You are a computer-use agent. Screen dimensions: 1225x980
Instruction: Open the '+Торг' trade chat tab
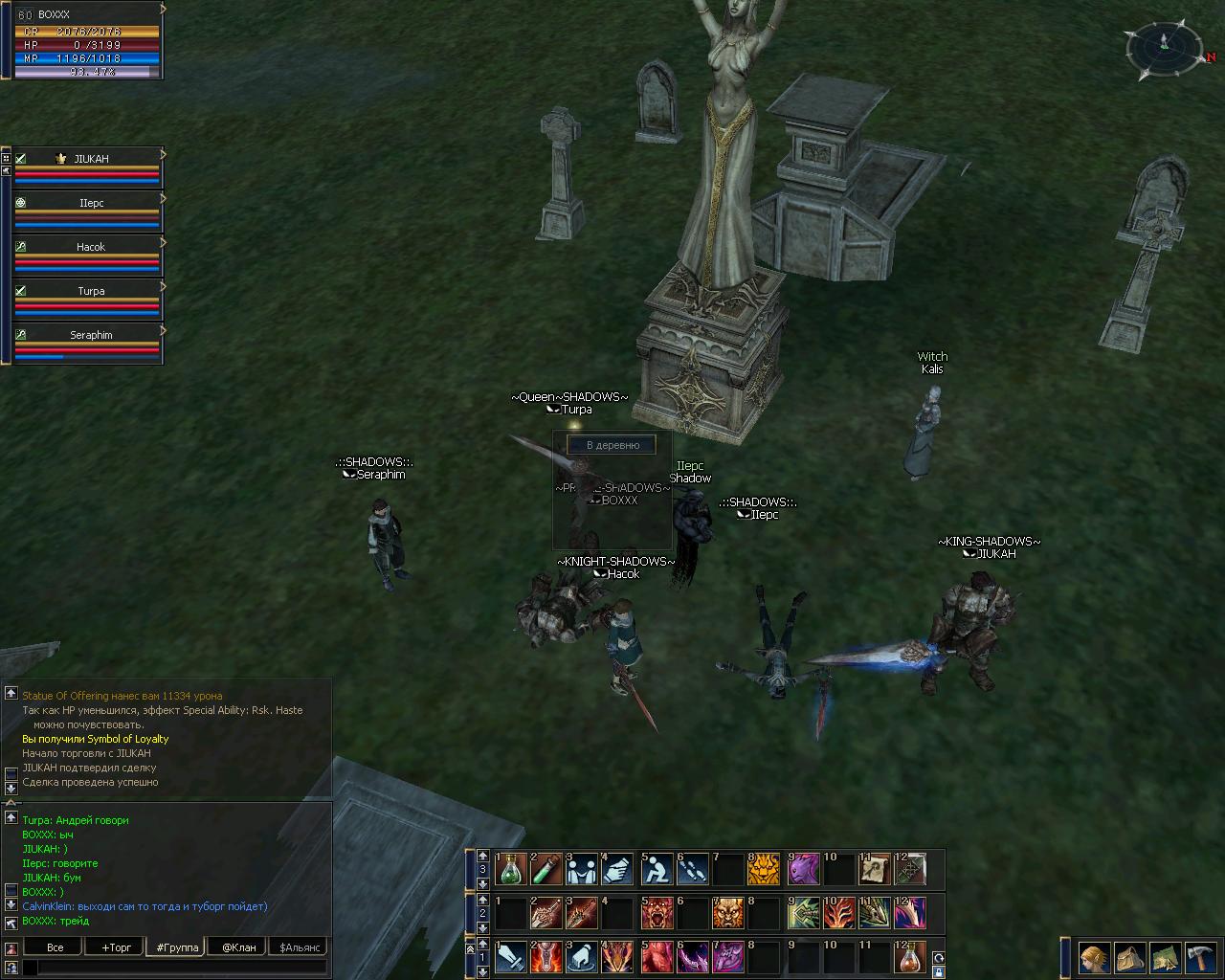click(x=116, y=947)
